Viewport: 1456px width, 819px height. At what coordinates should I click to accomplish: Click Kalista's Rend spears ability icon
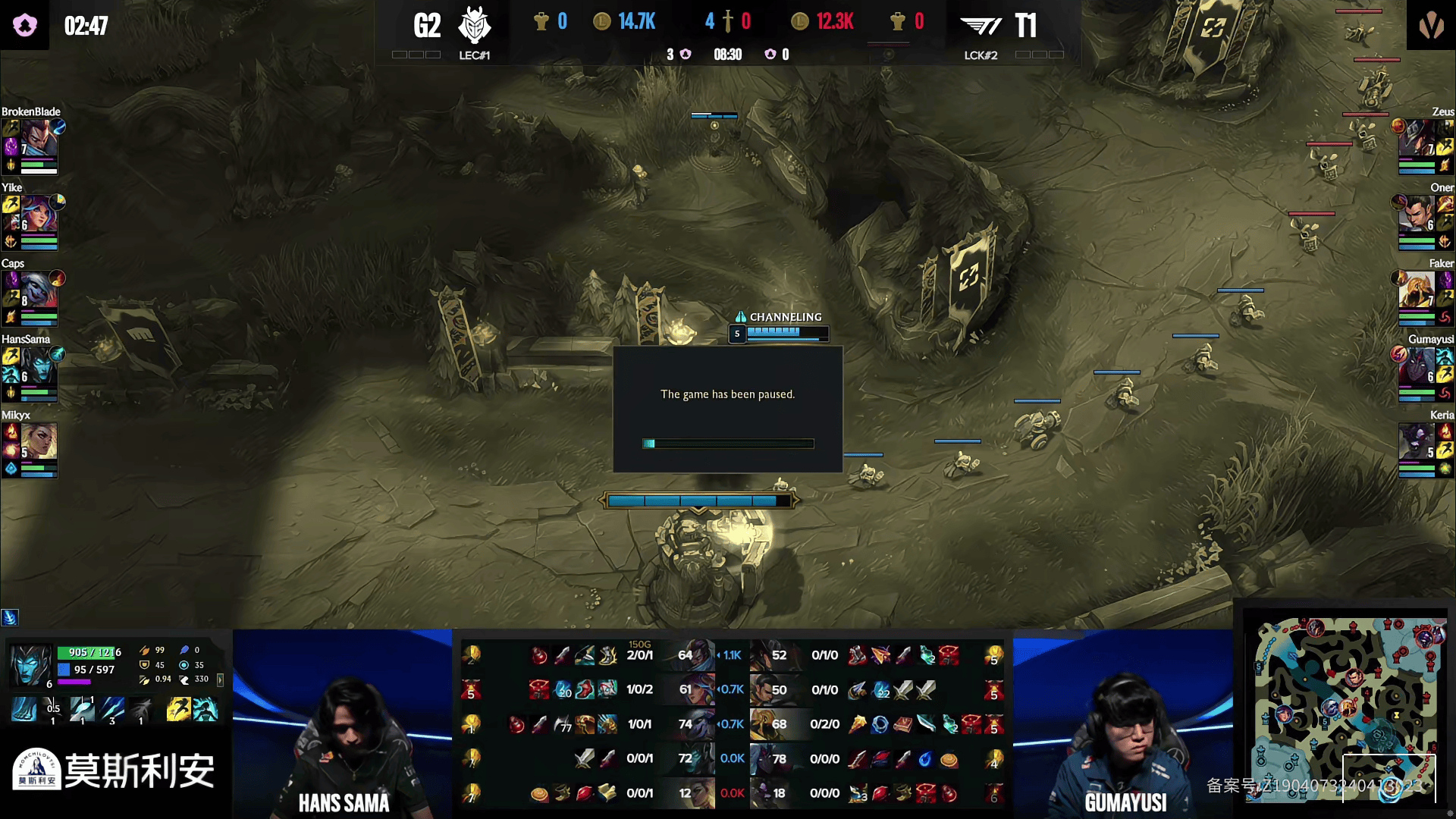pyautogui.click(x=112, y=710)
